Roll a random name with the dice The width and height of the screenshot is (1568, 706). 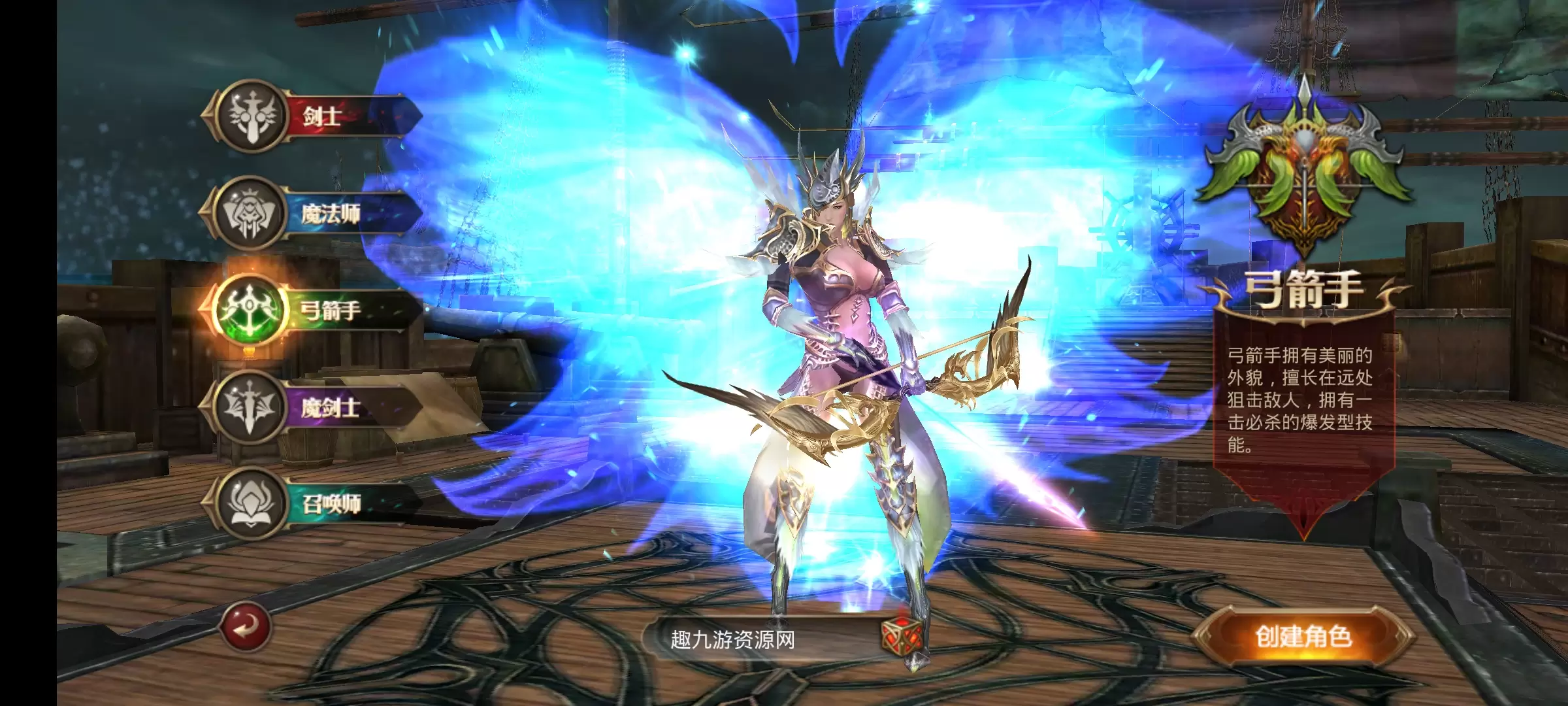[x=902, y=636]
